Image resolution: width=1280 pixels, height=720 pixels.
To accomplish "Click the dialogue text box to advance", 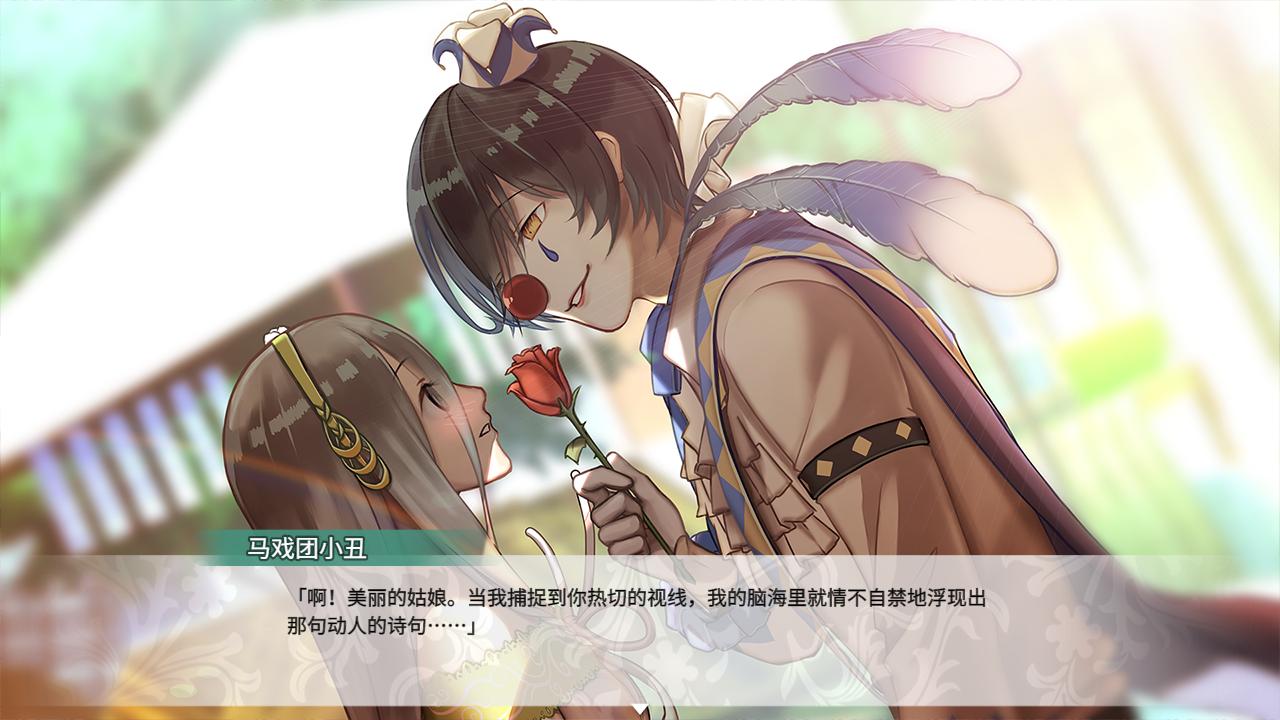I will (x=640, y=610).
